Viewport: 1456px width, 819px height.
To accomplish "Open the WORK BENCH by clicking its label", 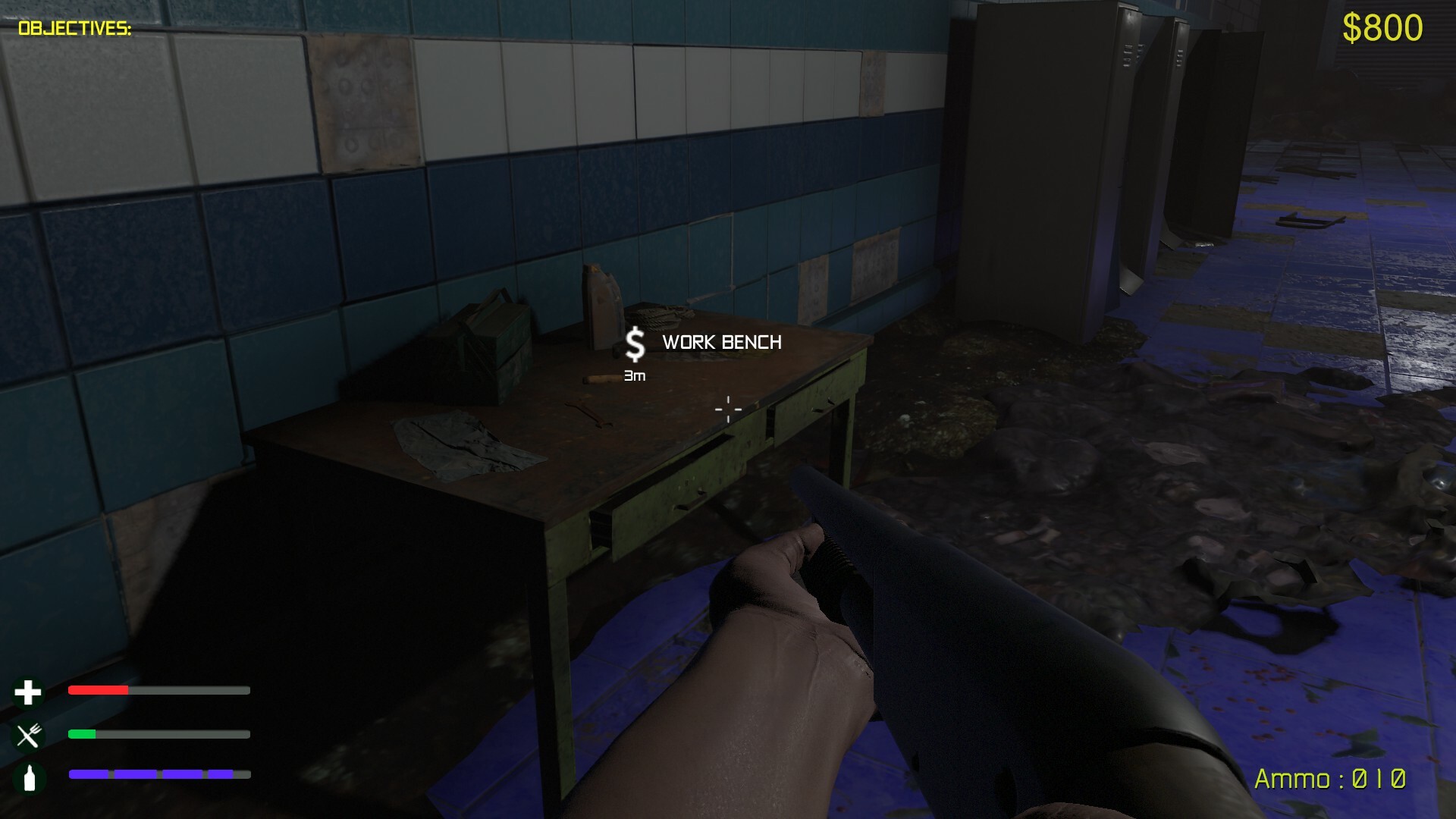I will (x=721, y=343).
